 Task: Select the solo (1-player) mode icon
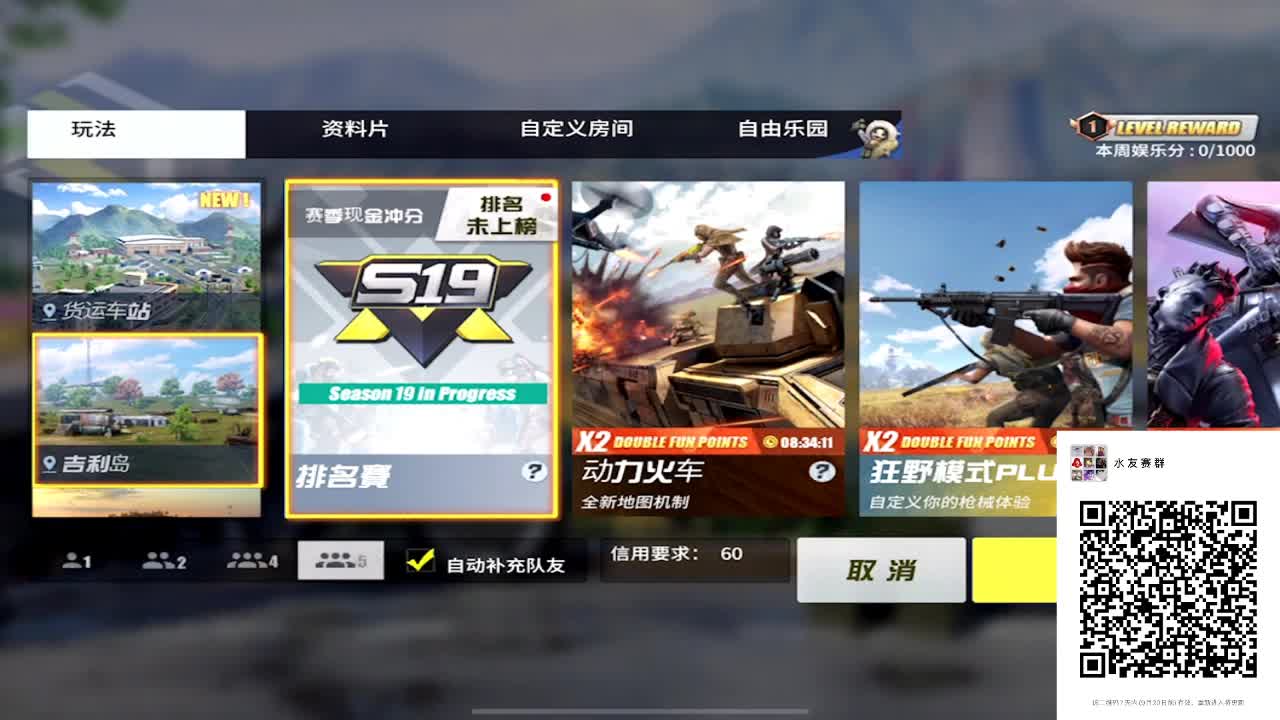[x=78, y=561]
